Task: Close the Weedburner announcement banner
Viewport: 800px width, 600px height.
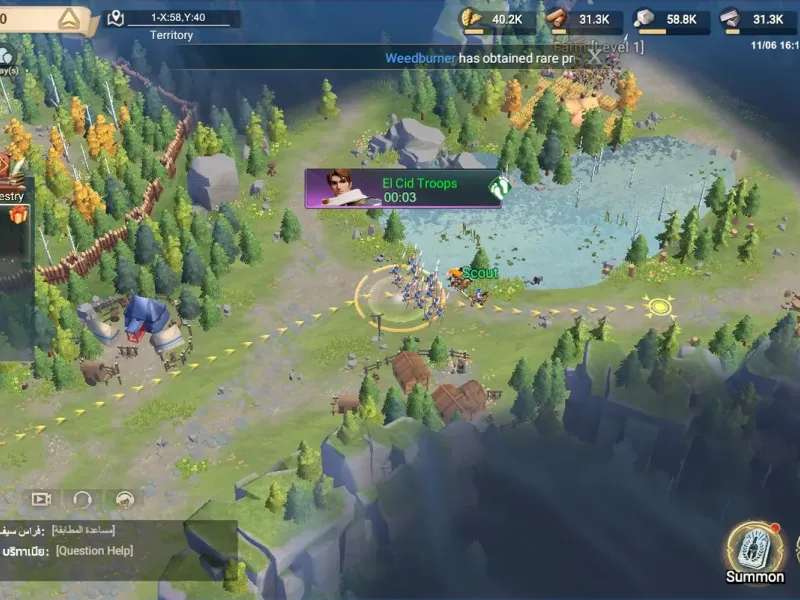Action: tap(595, 58)
